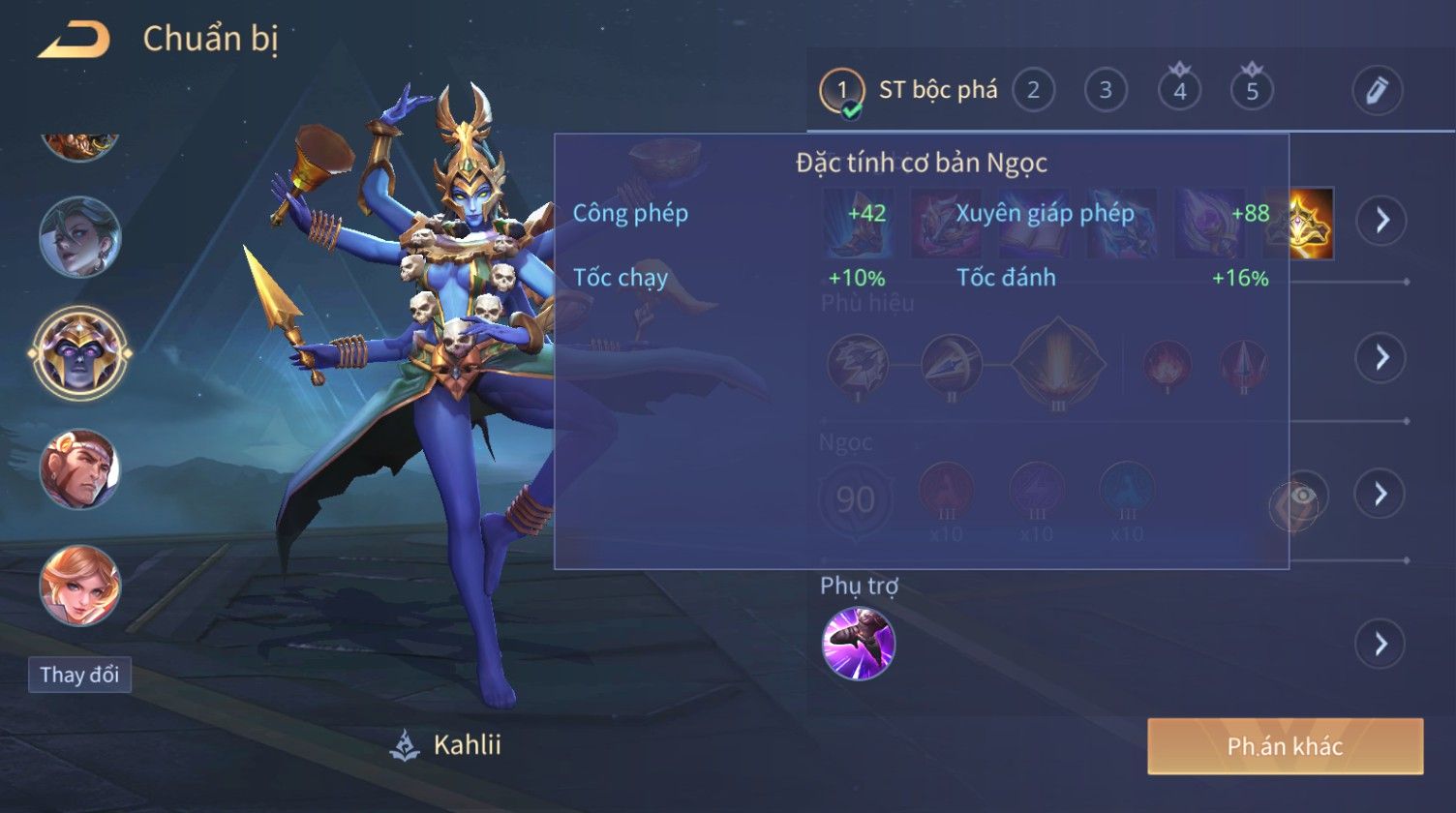Select the golden crown equipment item
The height and width of the screenshot is (813, 1456).
pos(1299,224)
